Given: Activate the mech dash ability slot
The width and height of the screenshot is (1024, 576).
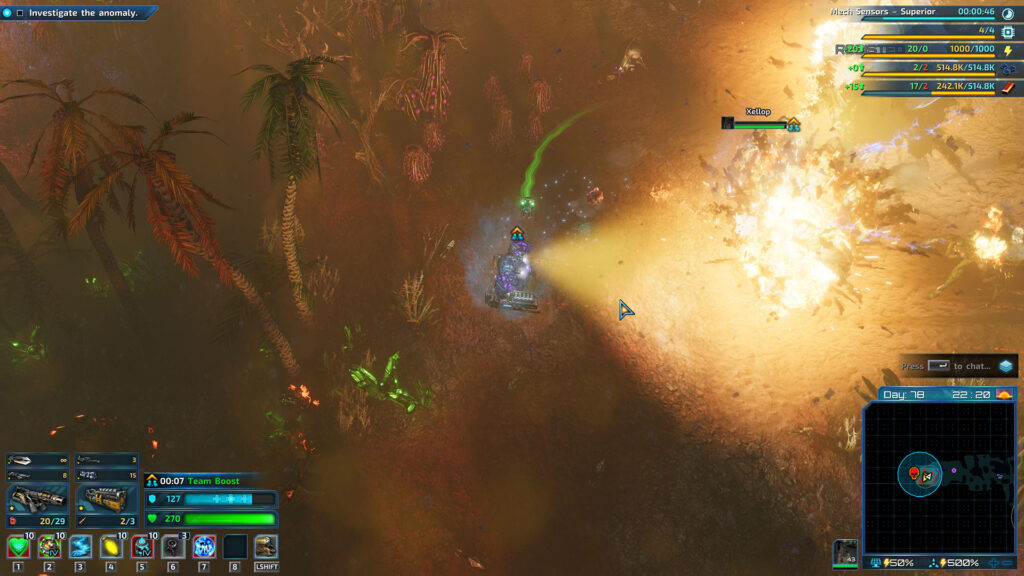Looking at the screenshot, I should tap(266, 546).
